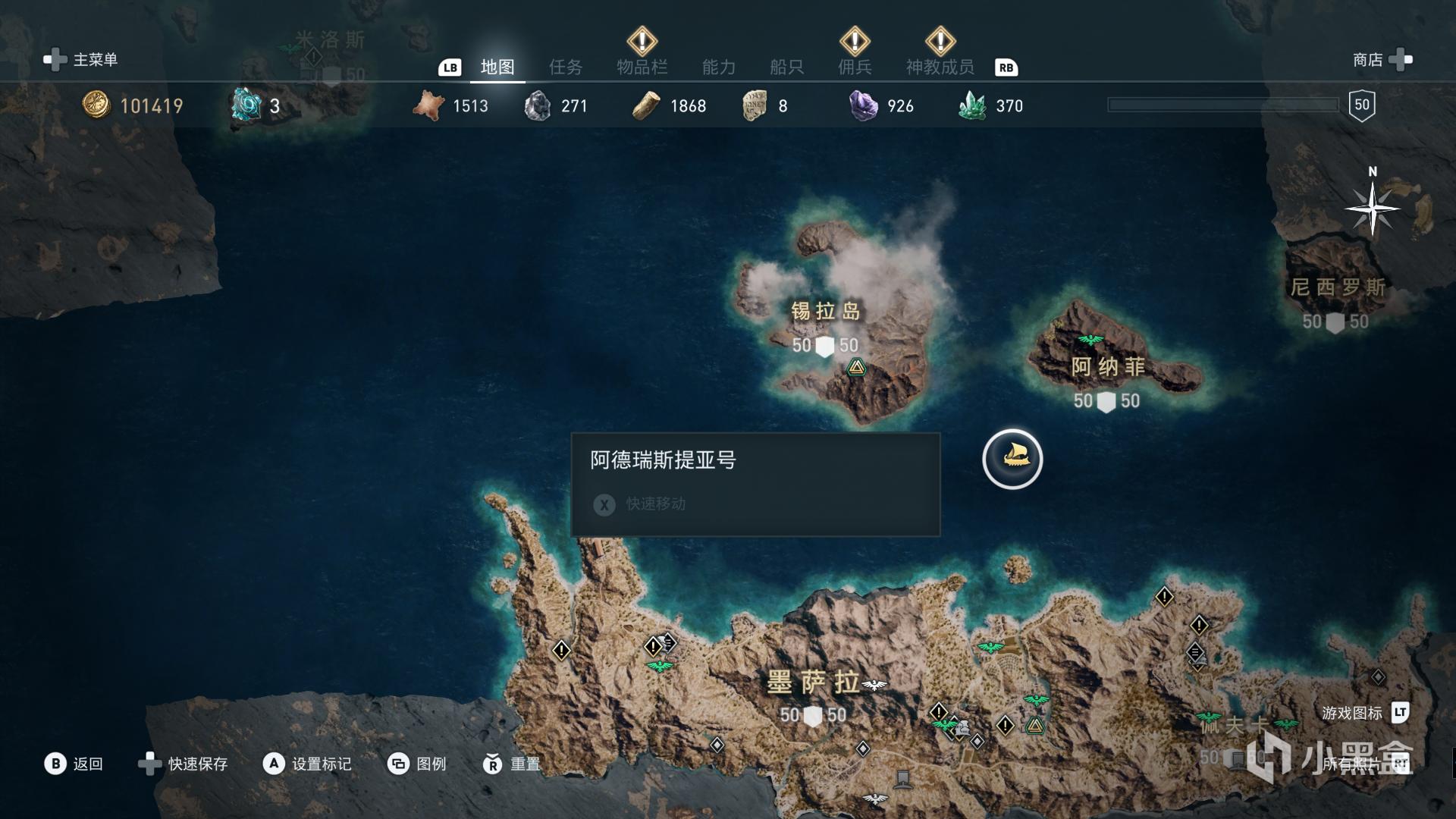Open the 物品栏 inventory tab
Image resolution: width=1456 pixels, height=819 pixels.
642,67
